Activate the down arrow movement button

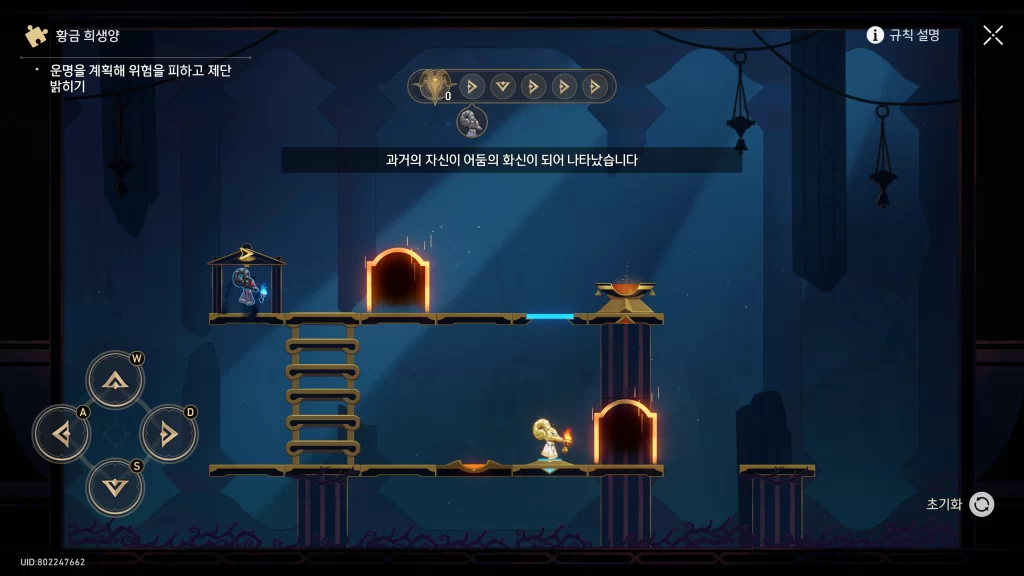(x=115, y=487)
